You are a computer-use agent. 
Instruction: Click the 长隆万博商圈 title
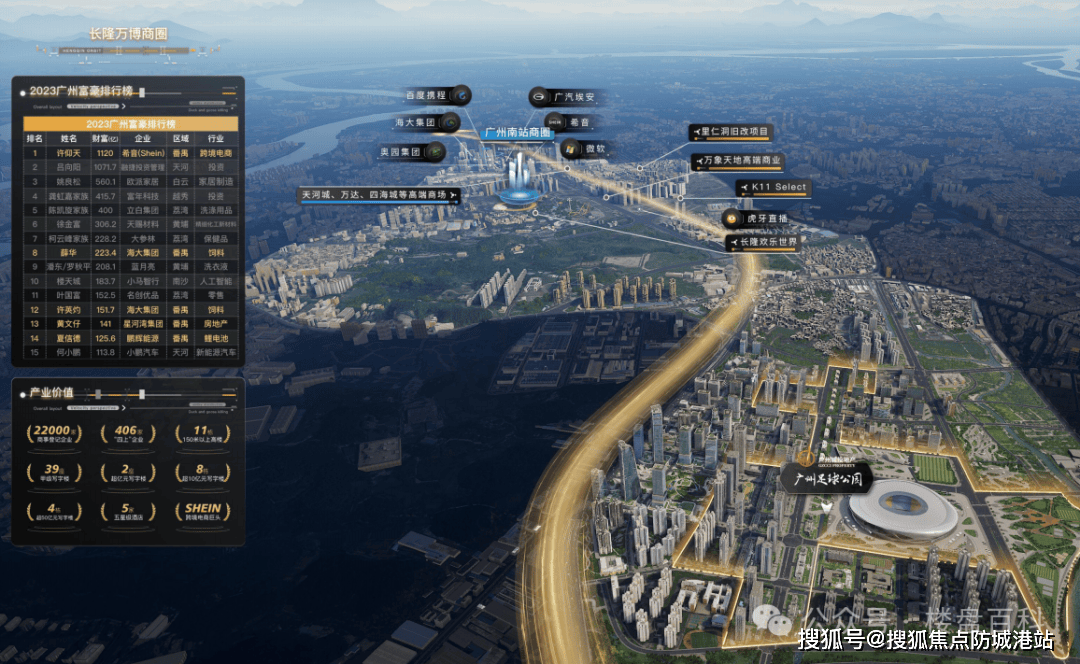pyautogui.click(x=128, y=34)
